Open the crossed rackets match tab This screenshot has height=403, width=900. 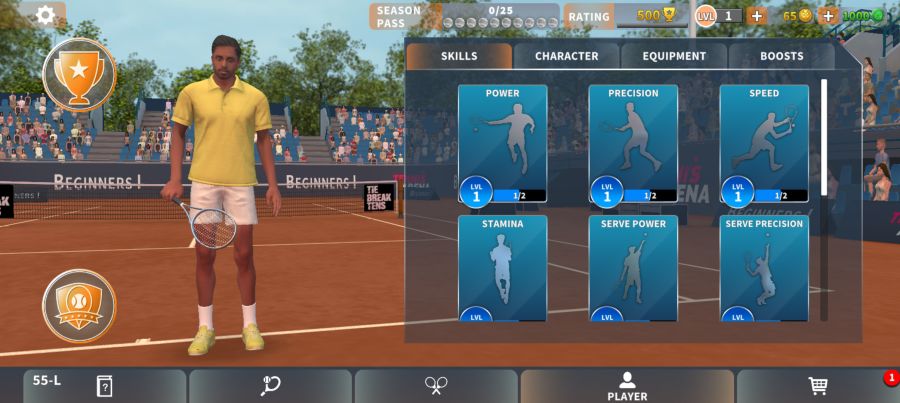436,386
